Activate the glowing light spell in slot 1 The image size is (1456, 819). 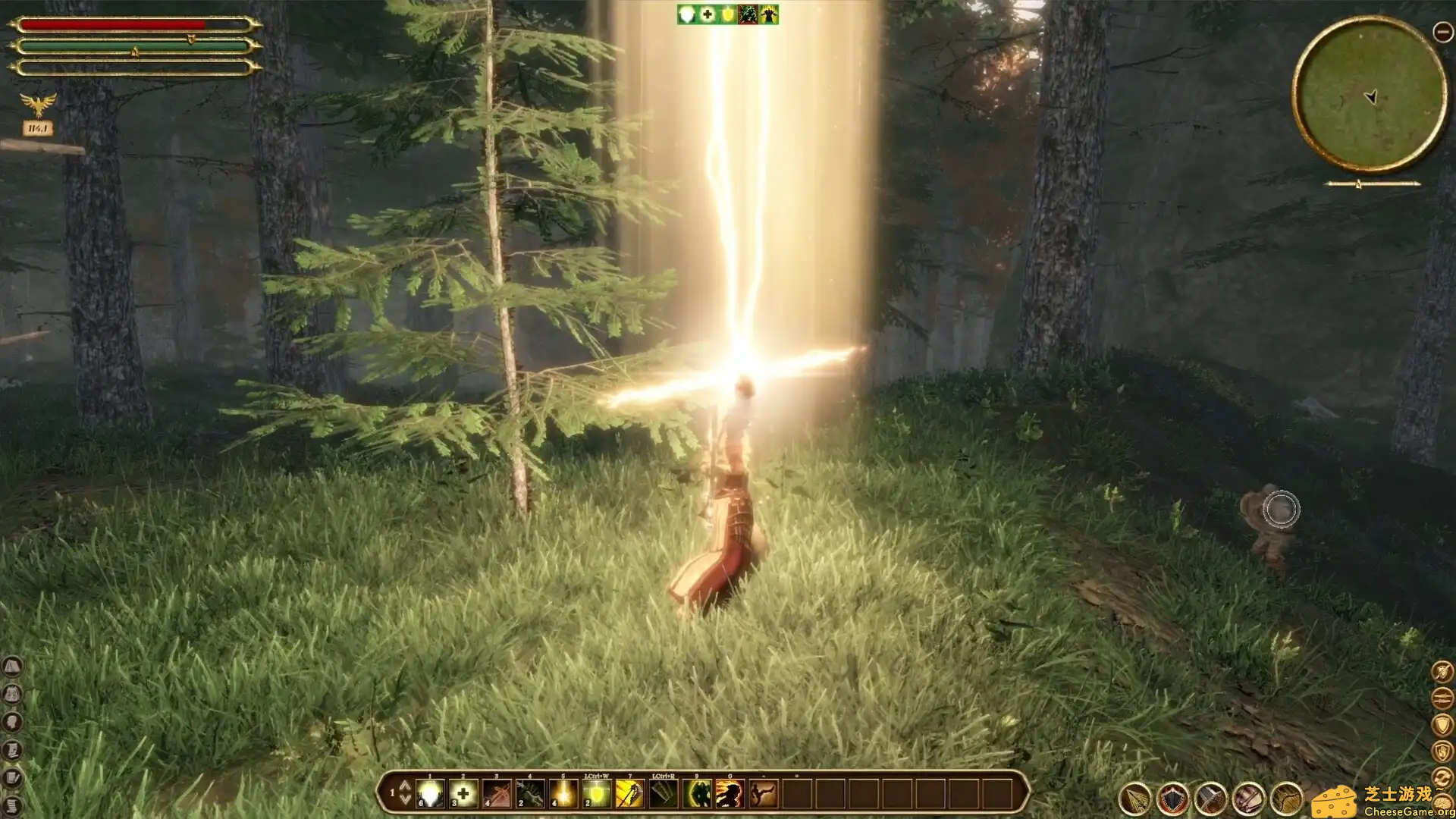[x=430, y=794]
